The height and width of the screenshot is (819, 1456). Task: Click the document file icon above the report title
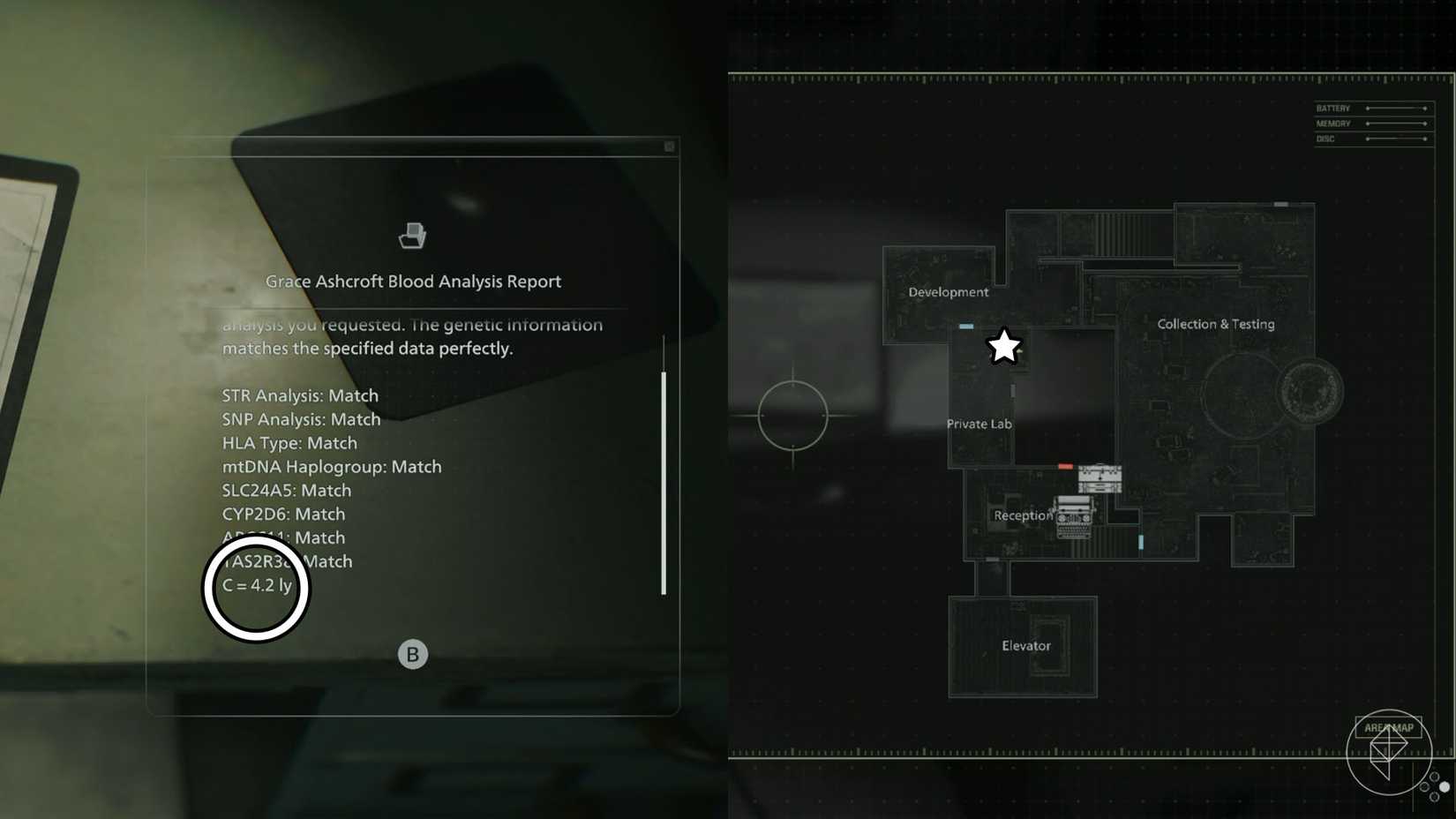click(413, 235)
